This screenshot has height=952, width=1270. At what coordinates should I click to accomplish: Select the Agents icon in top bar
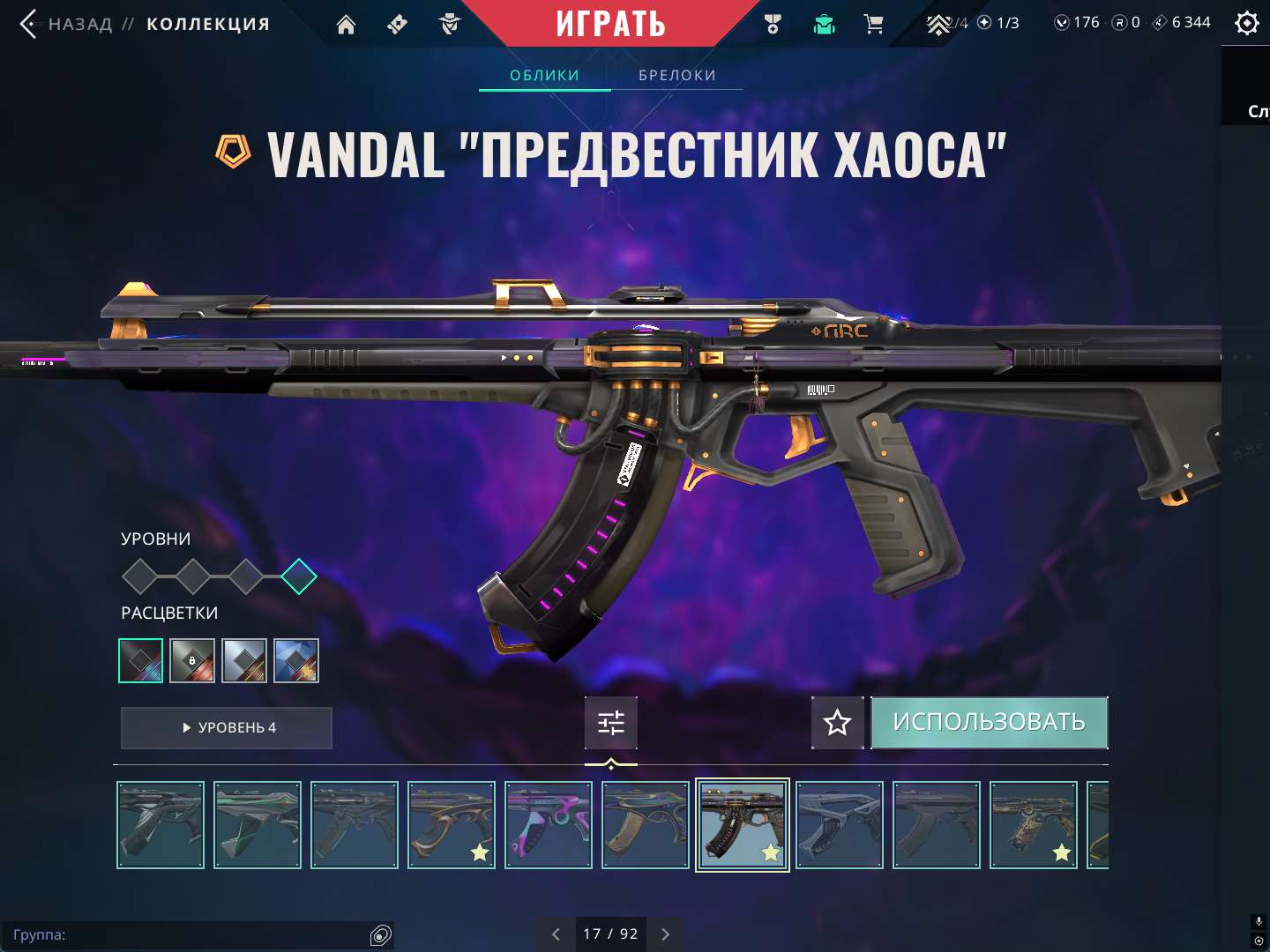tap(448, 24)
